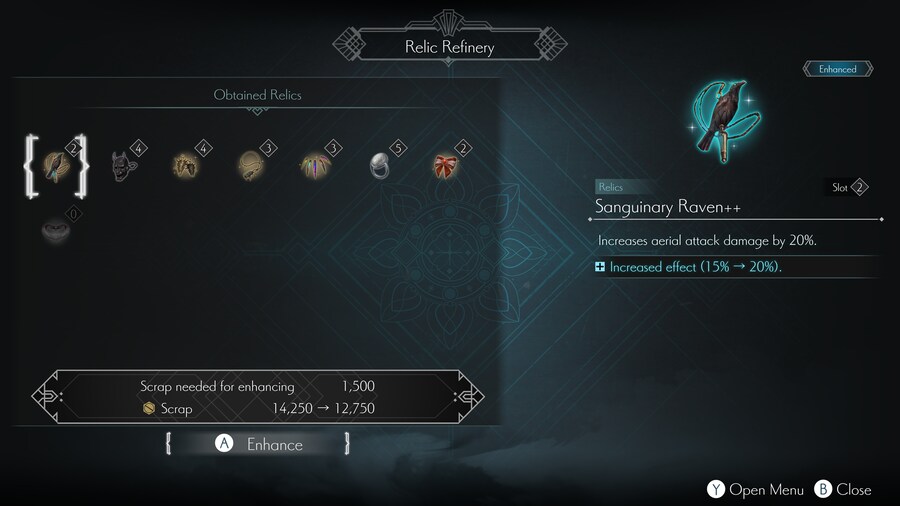
Task: Choose the horned demon mask relic
Action: tap(122, 165)
